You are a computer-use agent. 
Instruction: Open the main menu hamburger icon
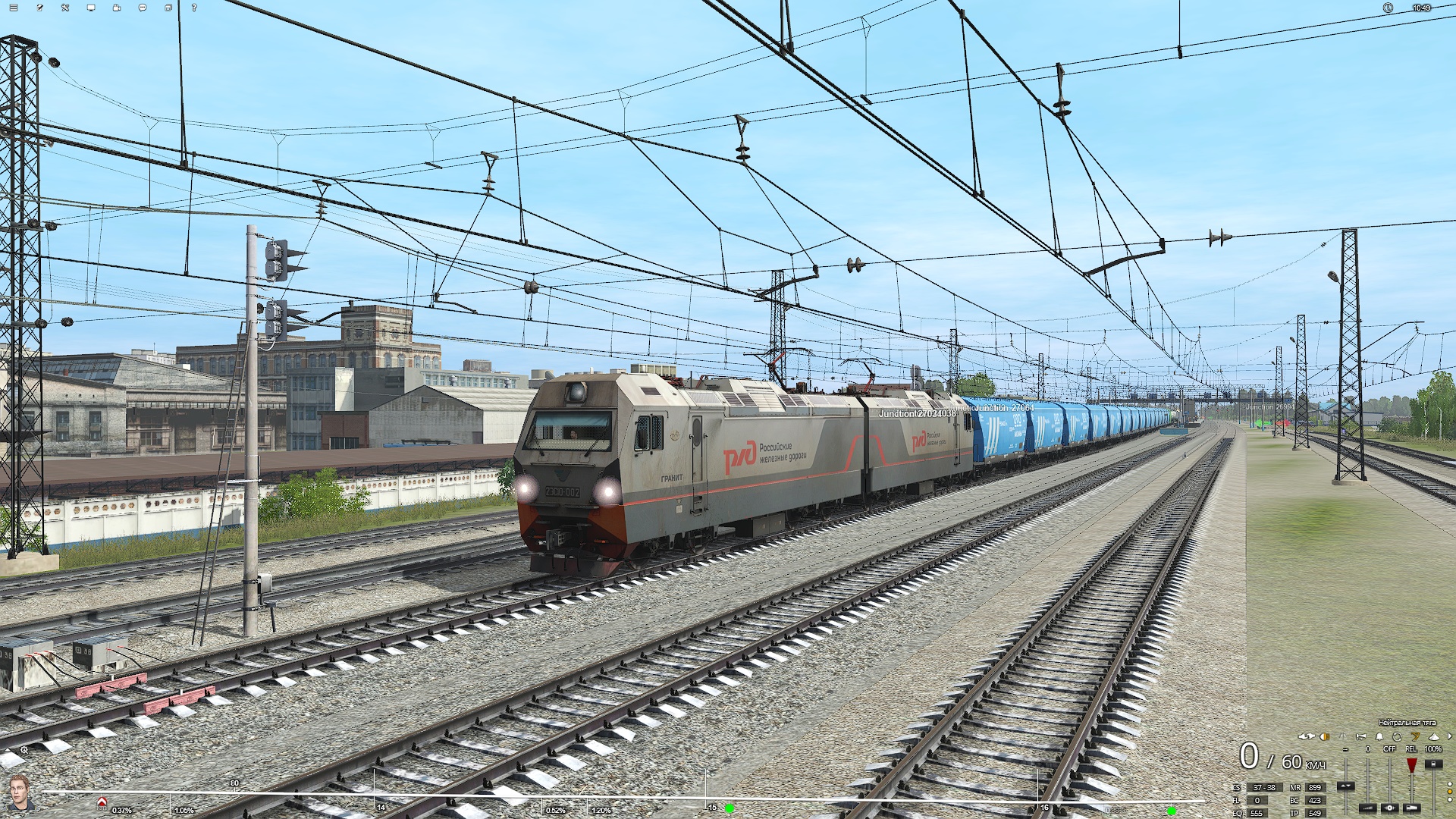(14, 8)
